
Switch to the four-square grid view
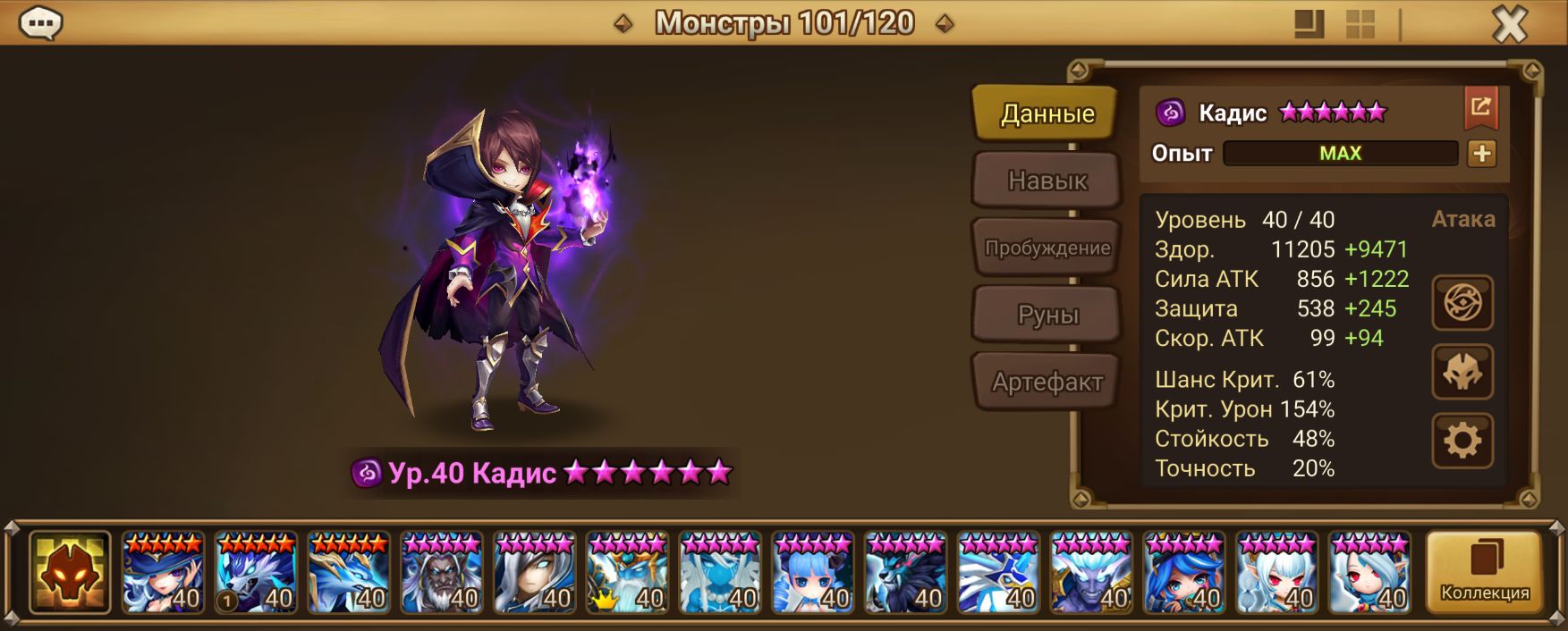[1360, 24]
